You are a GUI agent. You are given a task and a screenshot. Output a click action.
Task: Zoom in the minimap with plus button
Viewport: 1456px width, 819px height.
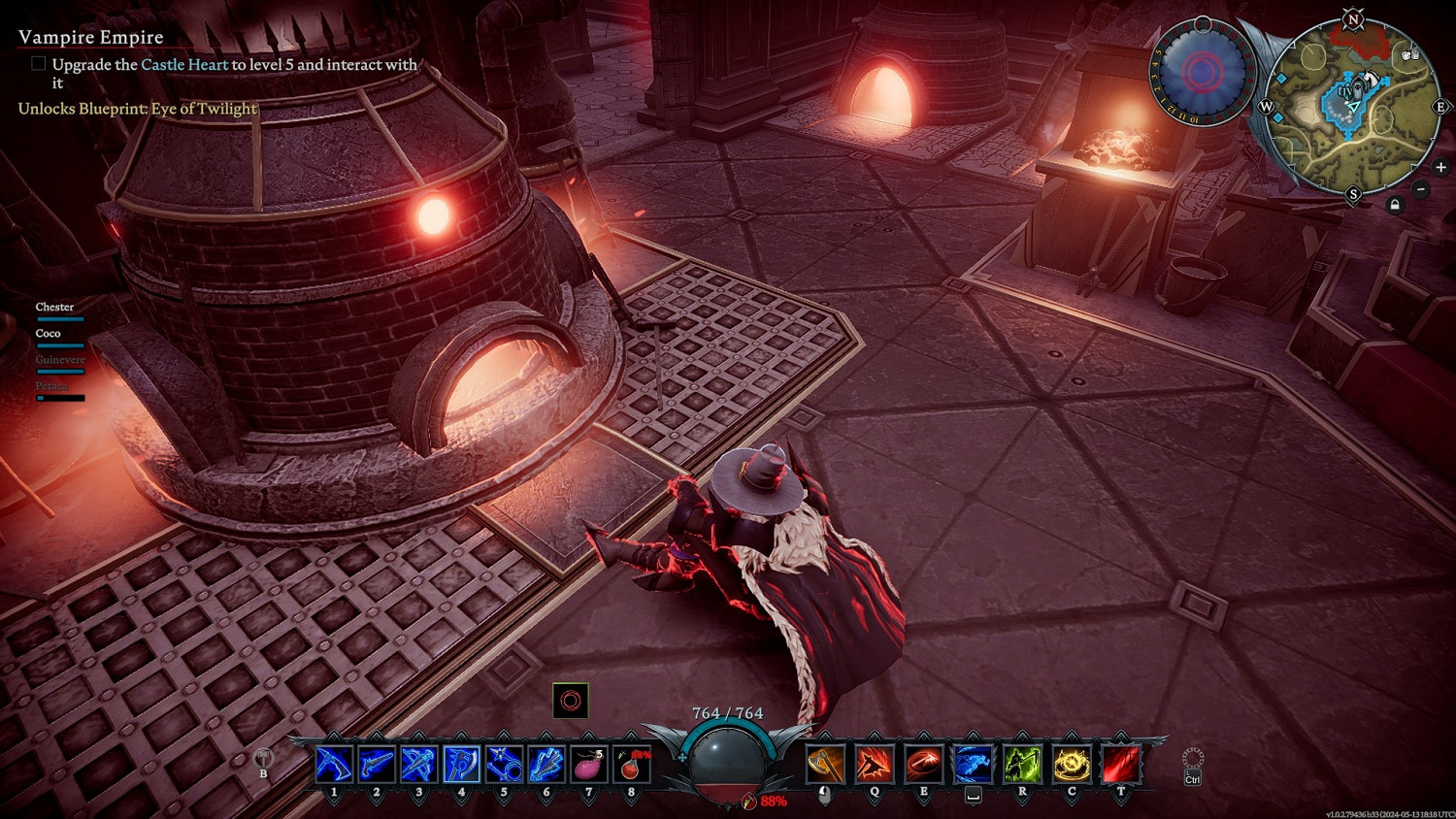(1440, 168)
